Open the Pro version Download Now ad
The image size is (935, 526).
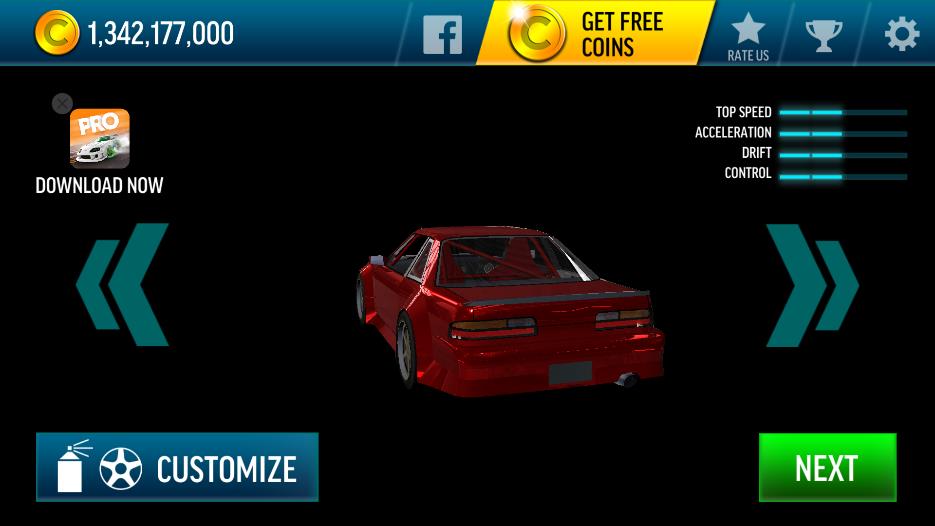point(99,140)
